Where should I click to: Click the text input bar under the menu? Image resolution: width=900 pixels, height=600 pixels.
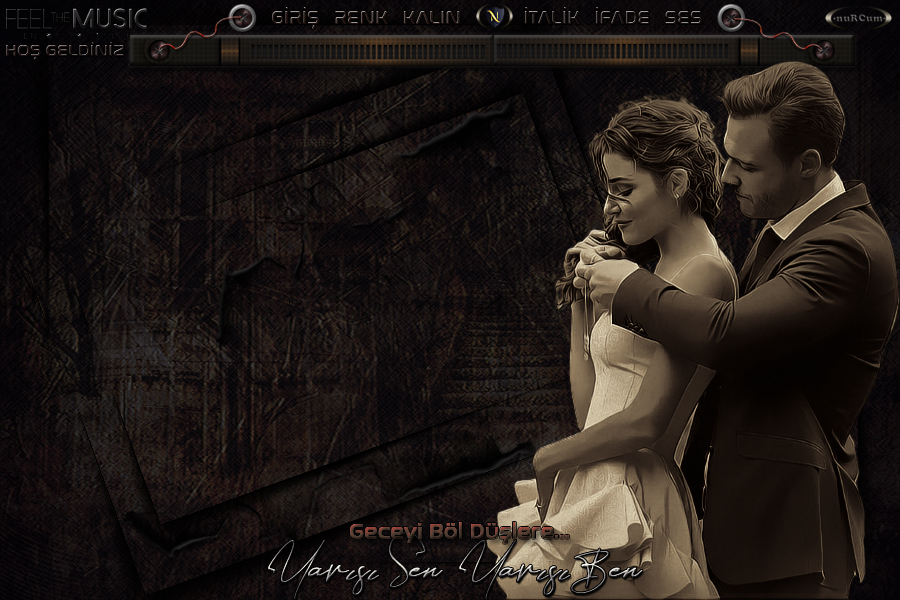[490, 50]
